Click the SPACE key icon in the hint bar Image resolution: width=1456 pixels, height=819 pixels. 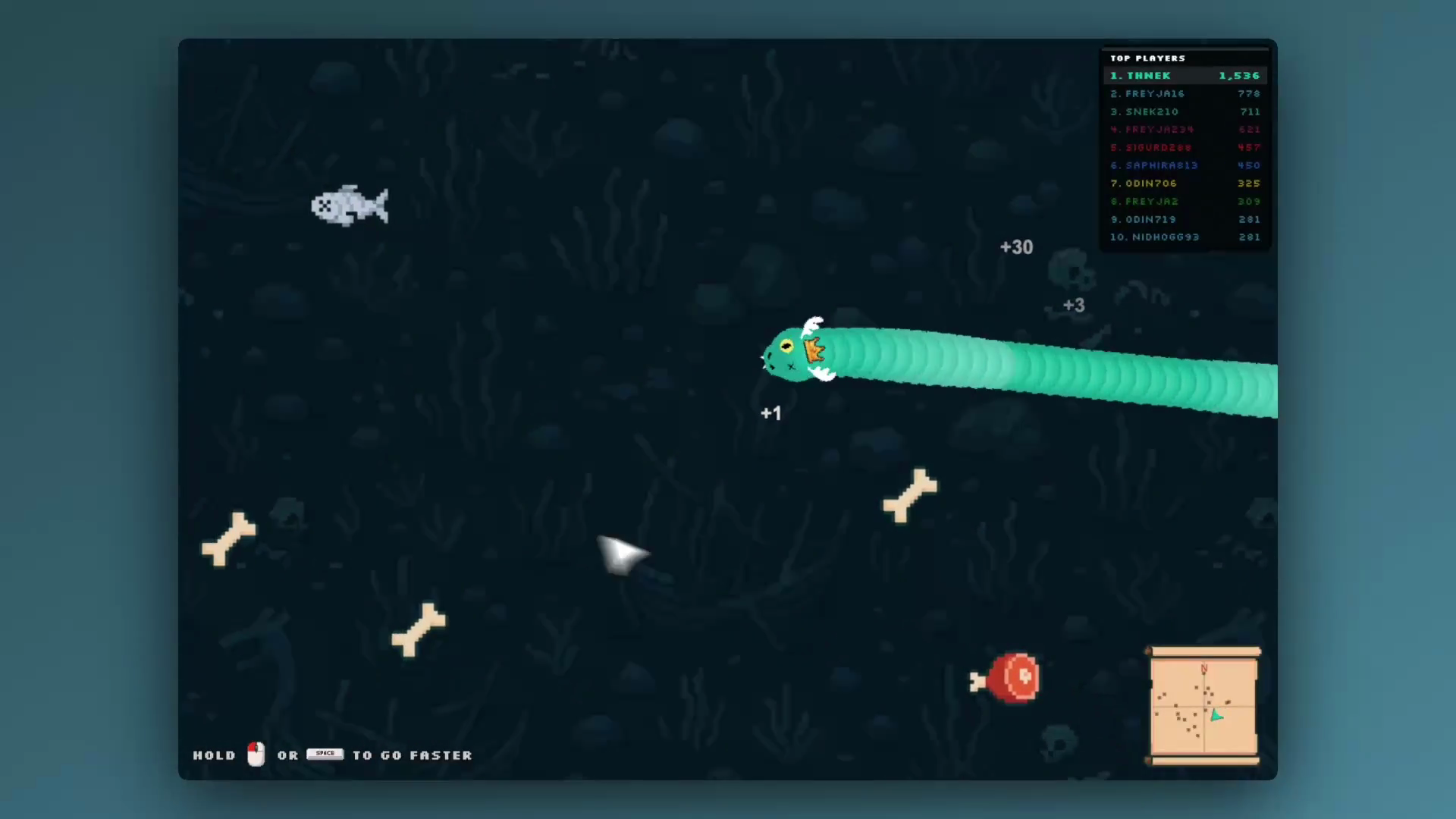[x=325, y=753]
